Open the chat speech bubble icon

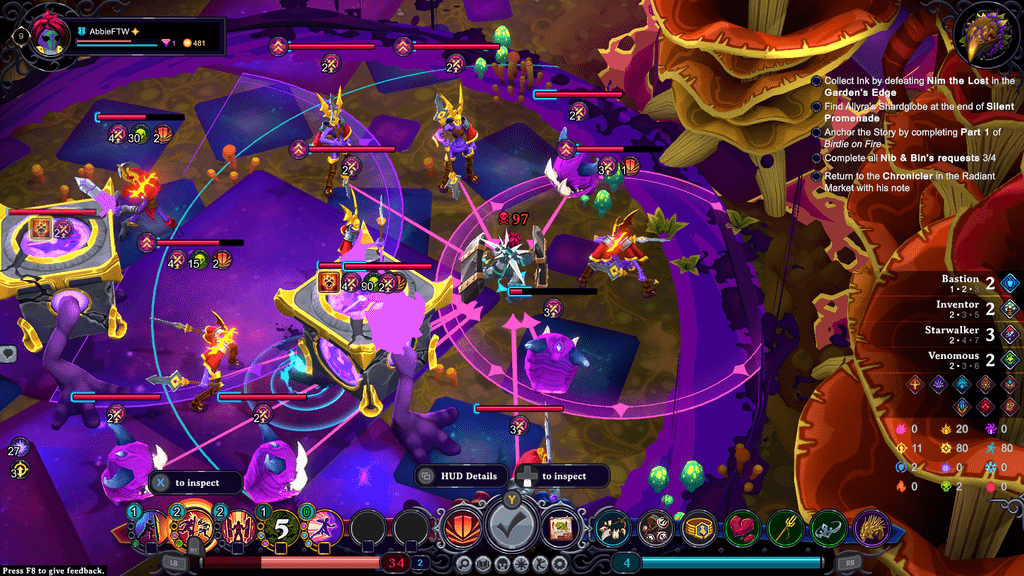click(8, 353)
